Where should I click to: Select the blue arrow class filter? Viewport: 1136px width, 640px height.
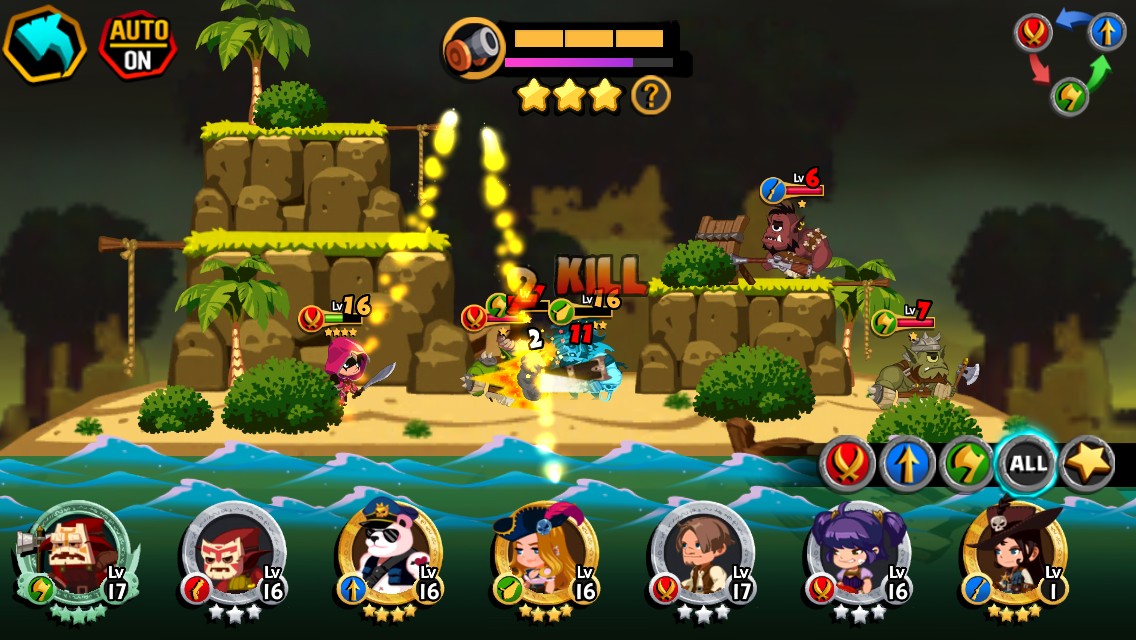point(908,465)
